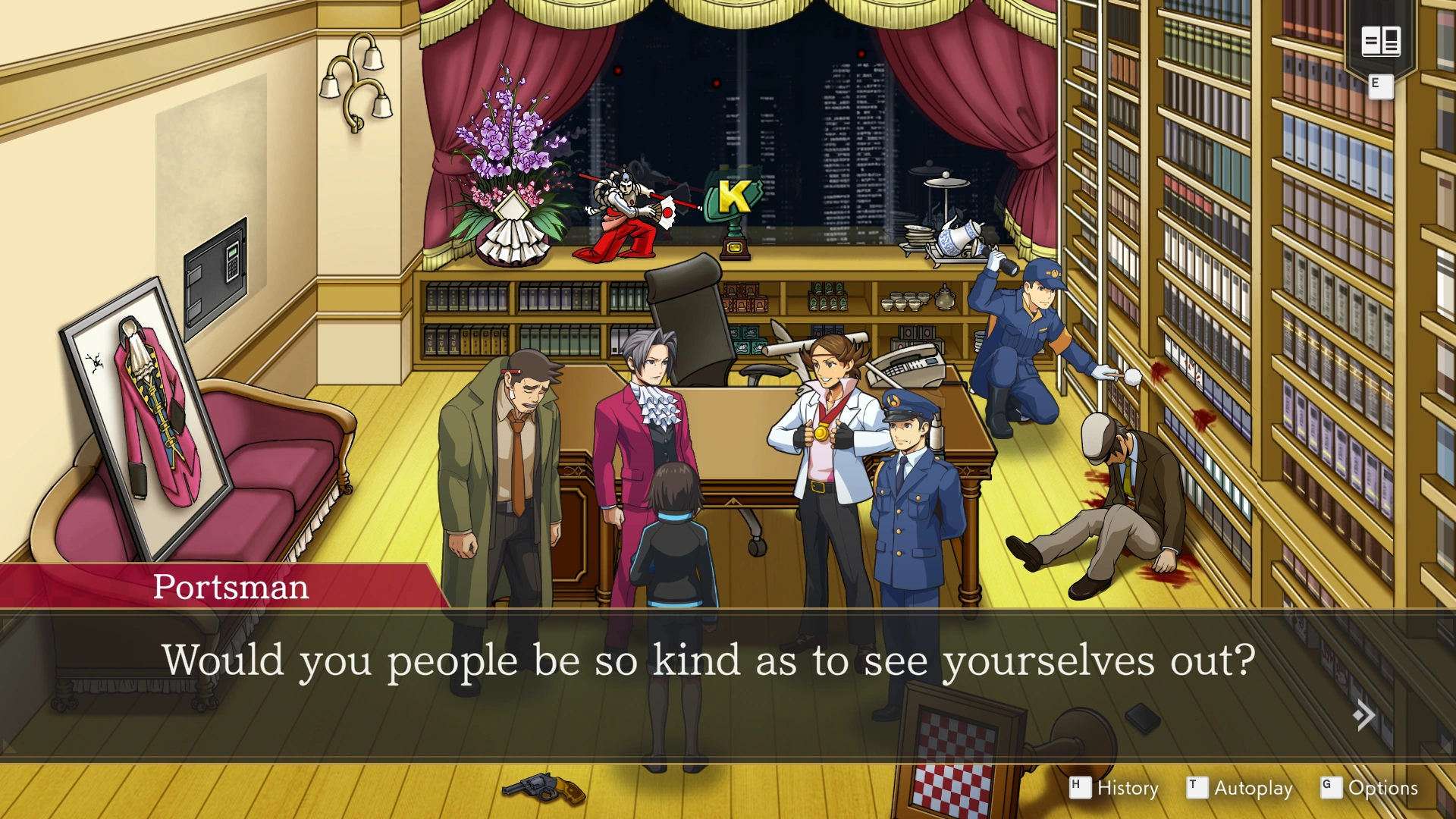Screen dimensions: 1456x819
Task: Open the Options menu
Action: (1370, 788)
